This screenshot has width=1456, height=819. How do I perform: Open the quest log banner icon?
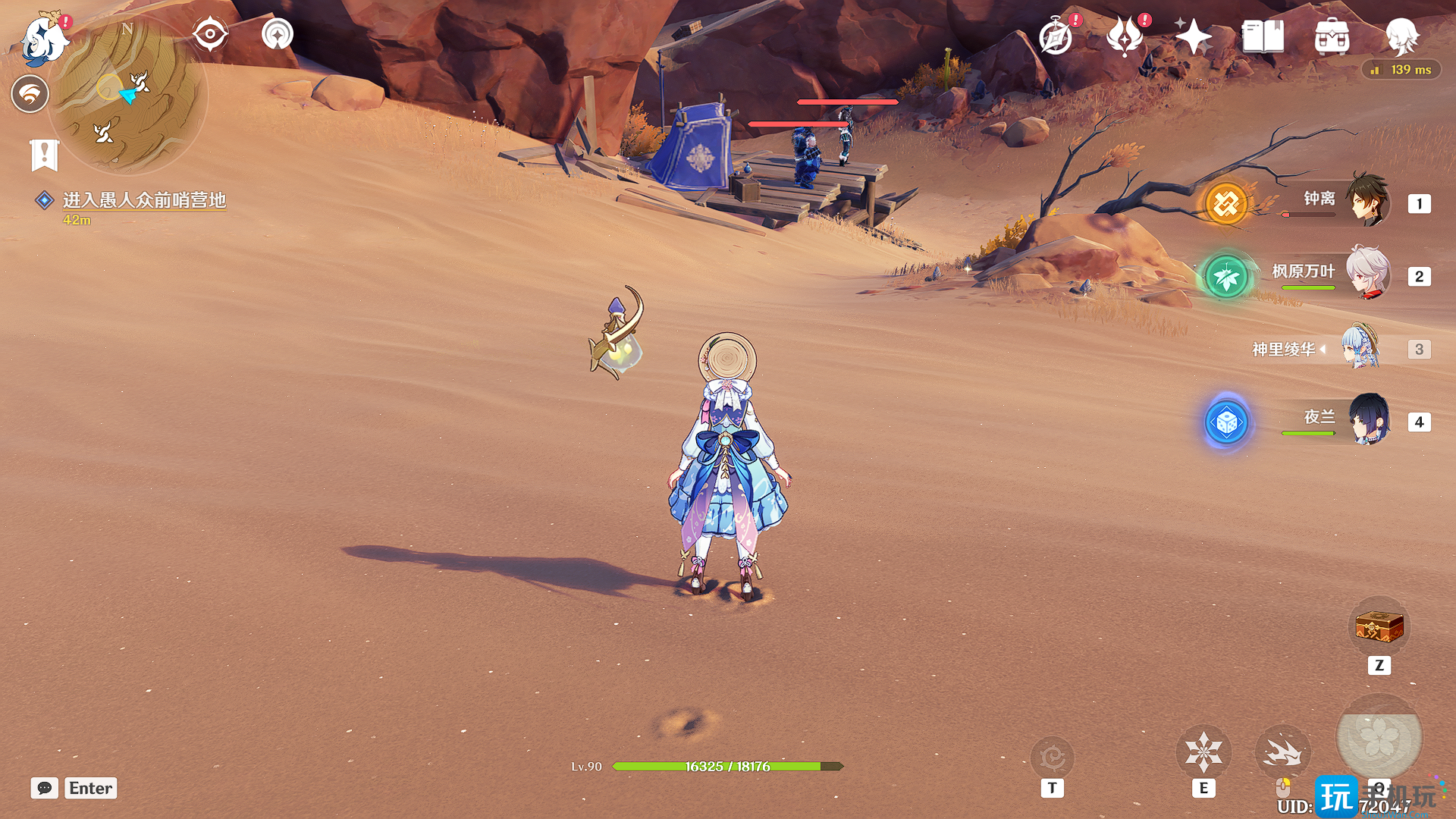(44, 155)
